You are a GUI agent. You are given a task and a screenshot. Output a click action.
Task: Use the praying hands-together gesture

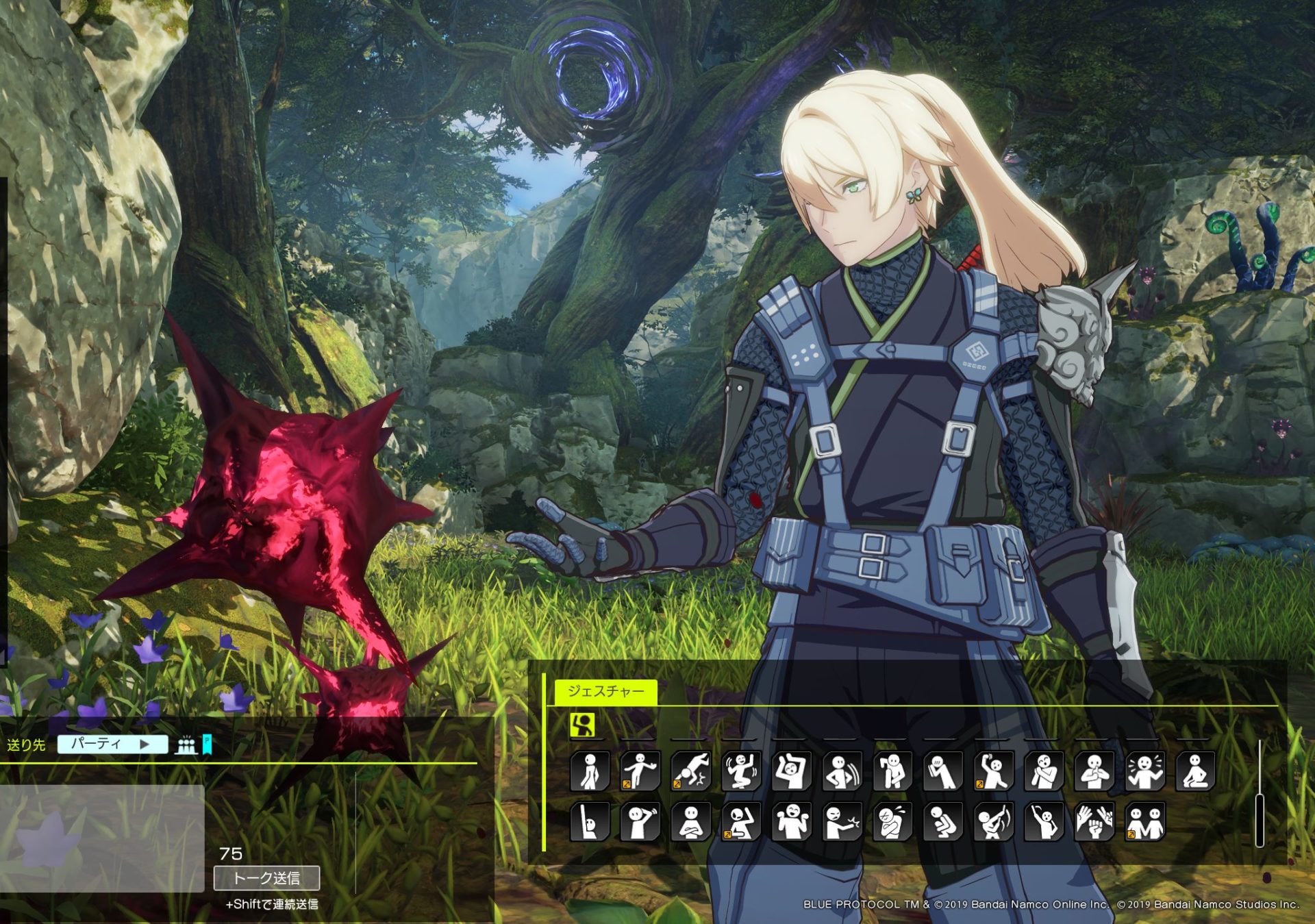coord(1094,771)
